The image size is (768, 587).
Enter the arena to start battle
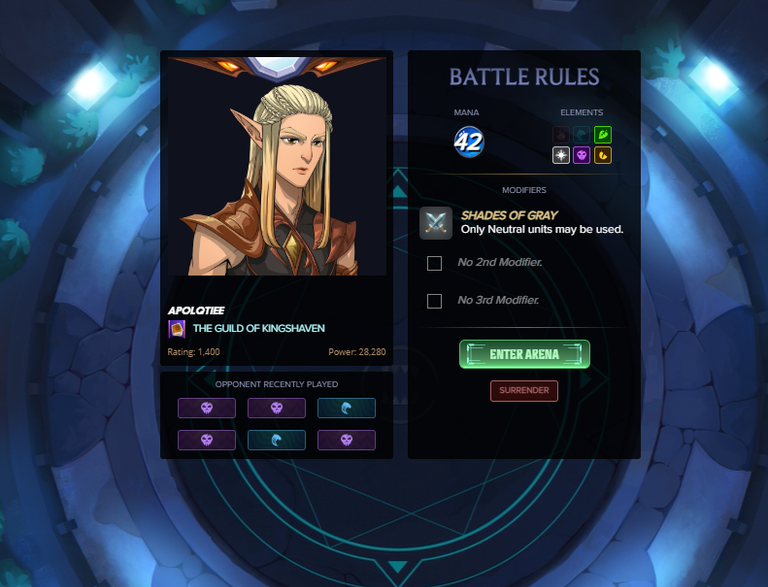point(524,354)
